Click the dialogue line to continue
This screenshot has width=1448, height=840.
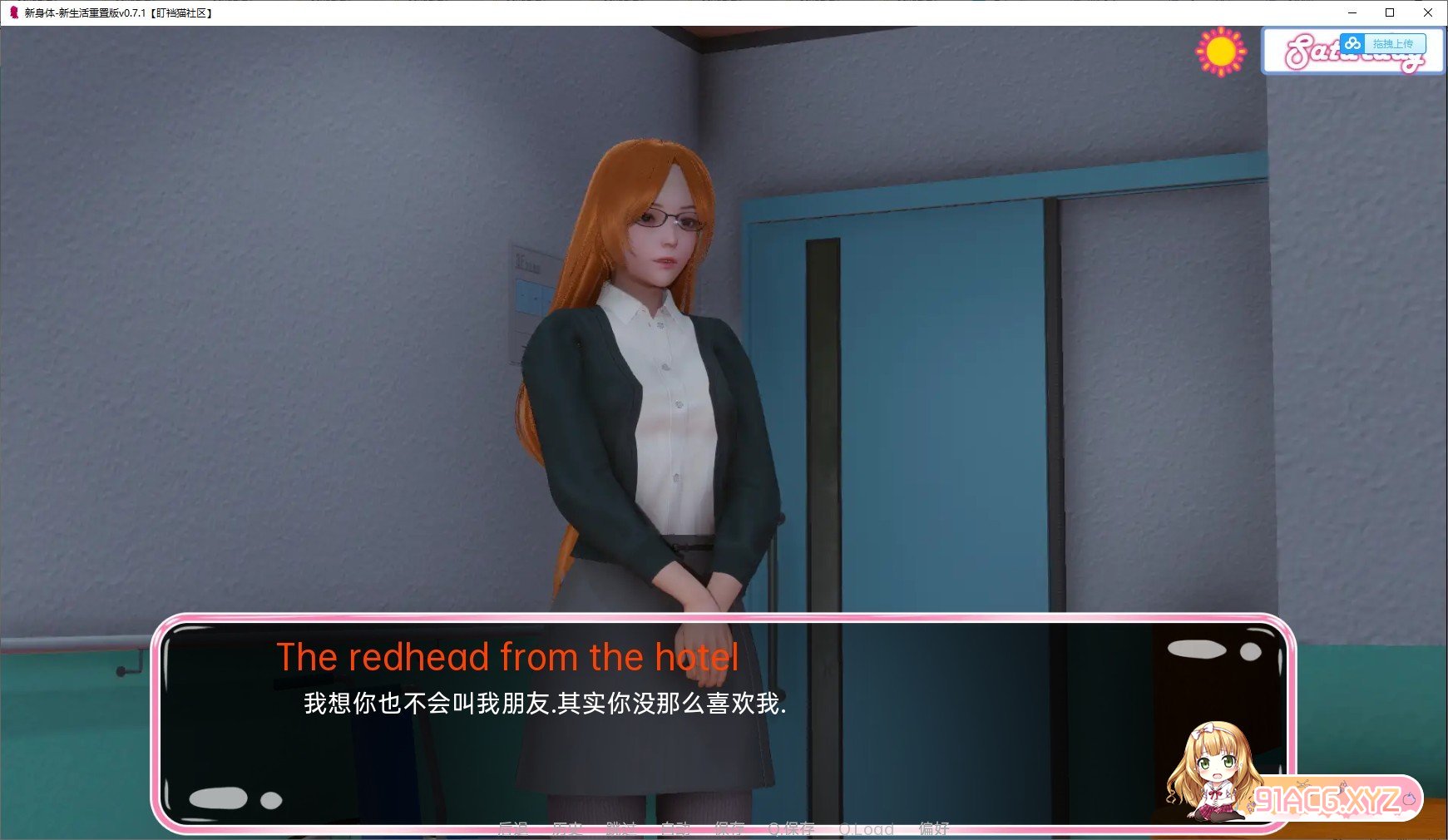coord(545,704)
